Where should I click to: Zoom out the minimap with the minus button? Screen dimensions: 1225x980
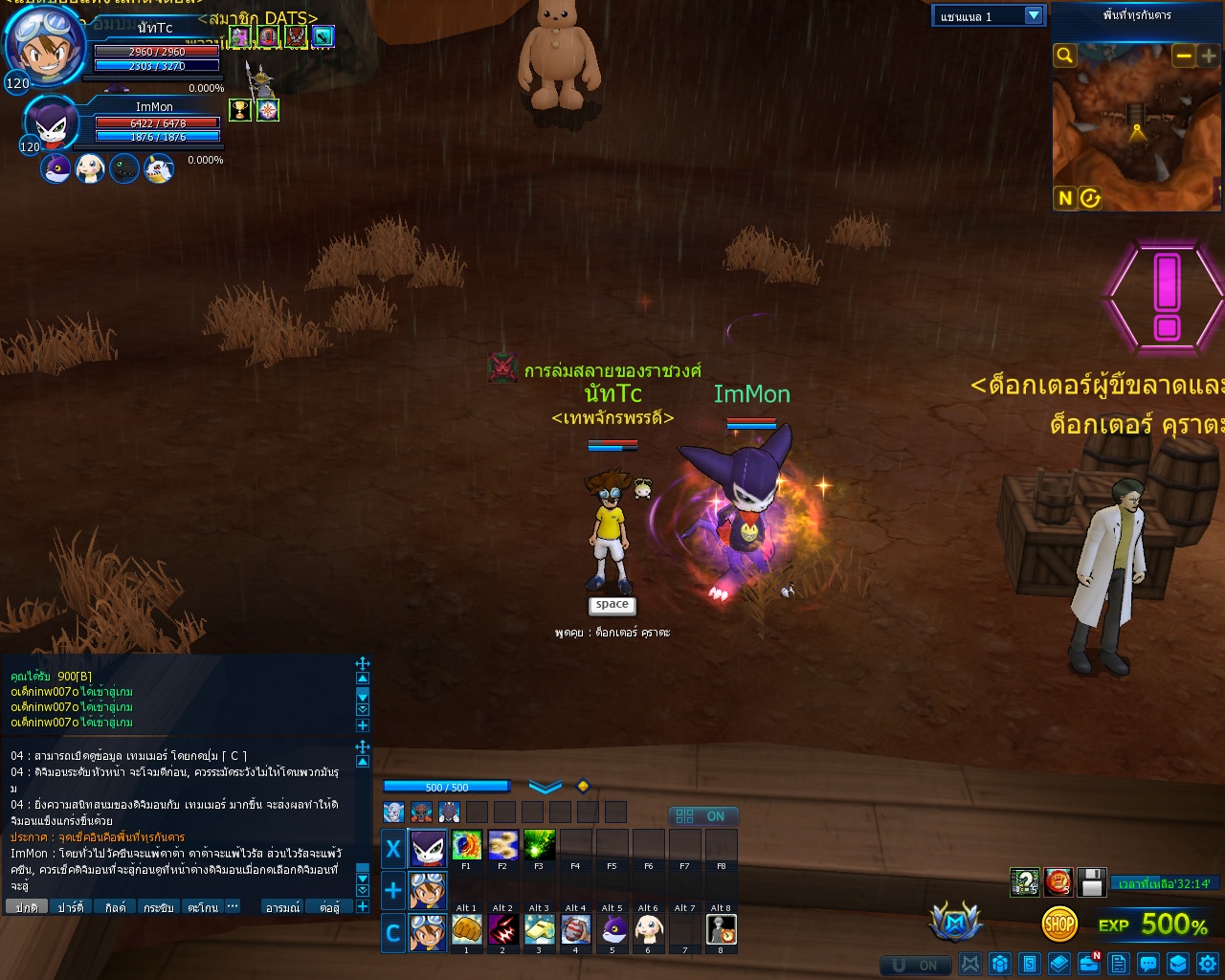click(x=1184, y=56)
